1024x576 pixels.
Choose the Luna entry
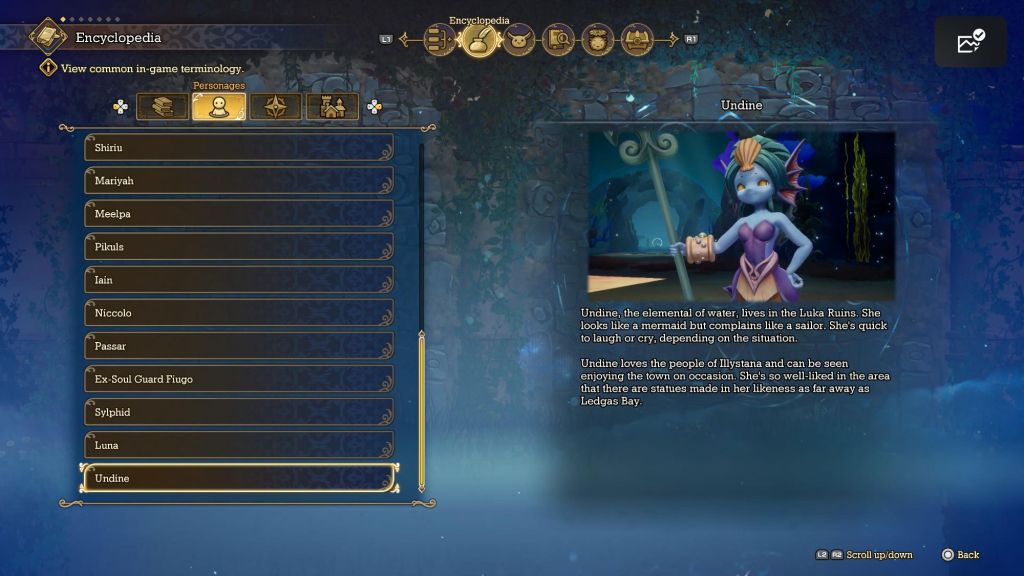click(x=238, y=445)
